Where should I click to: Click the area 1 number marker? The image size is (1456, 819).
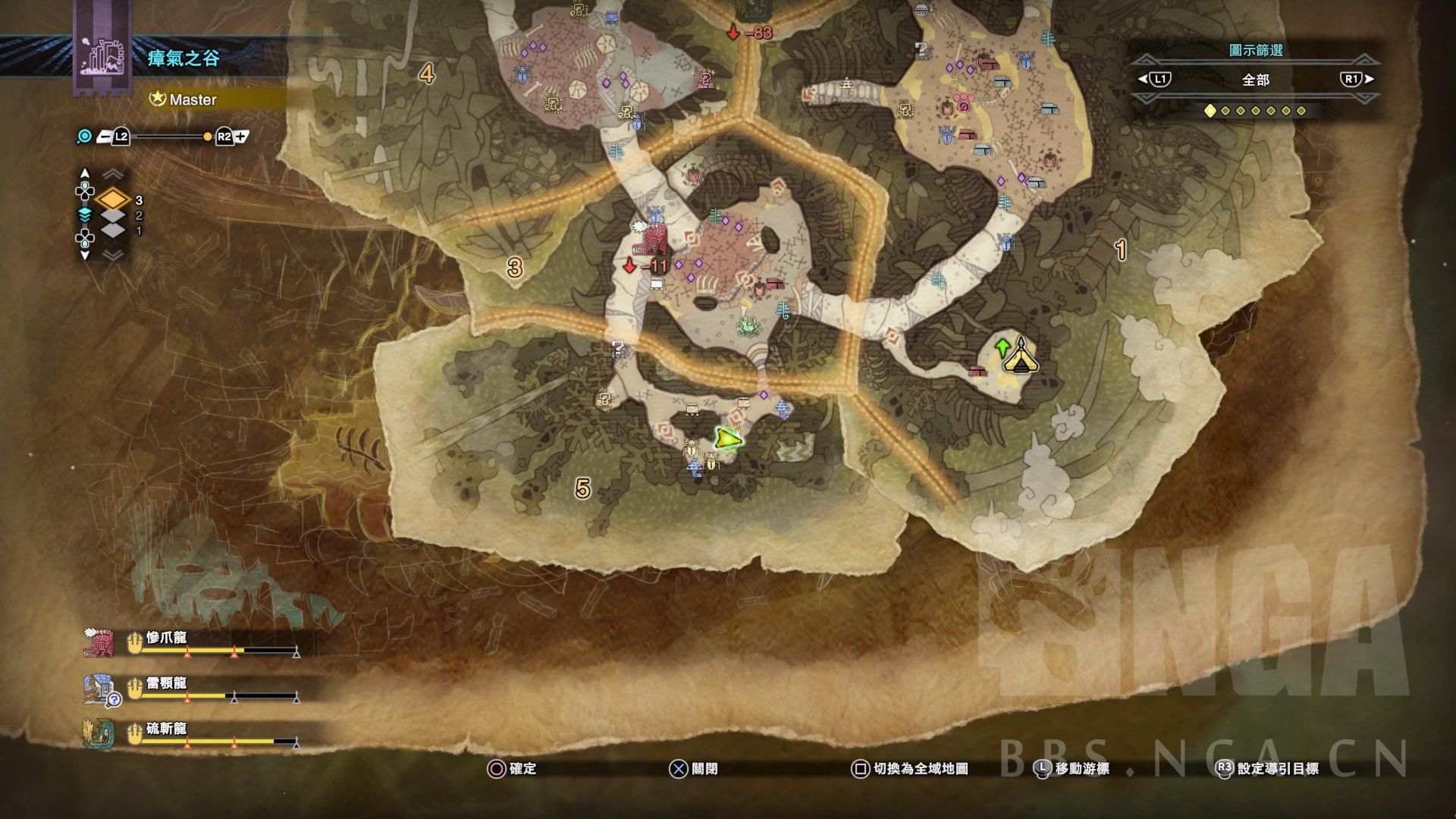pos(1120,249)
